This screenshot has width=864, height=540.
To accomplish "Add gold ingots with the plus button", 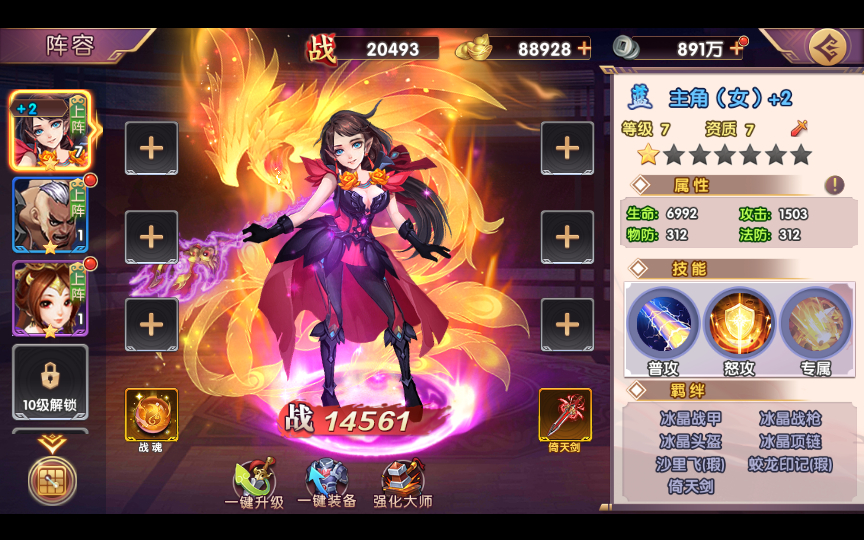I will click(584, 48).
